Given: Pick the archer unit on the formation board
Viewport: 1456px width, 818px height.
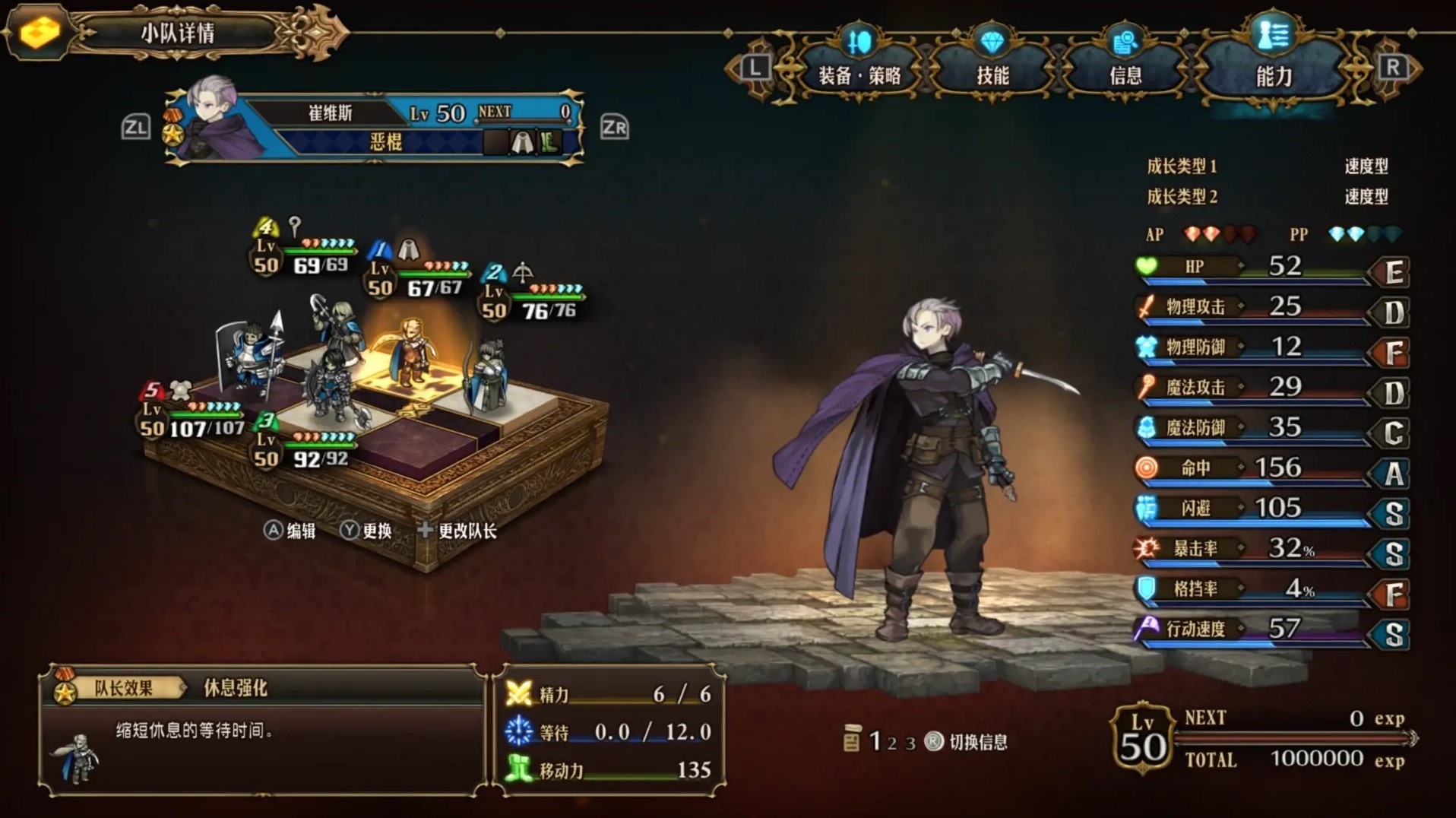Looking at the screenshot, I should click(489, 377).
